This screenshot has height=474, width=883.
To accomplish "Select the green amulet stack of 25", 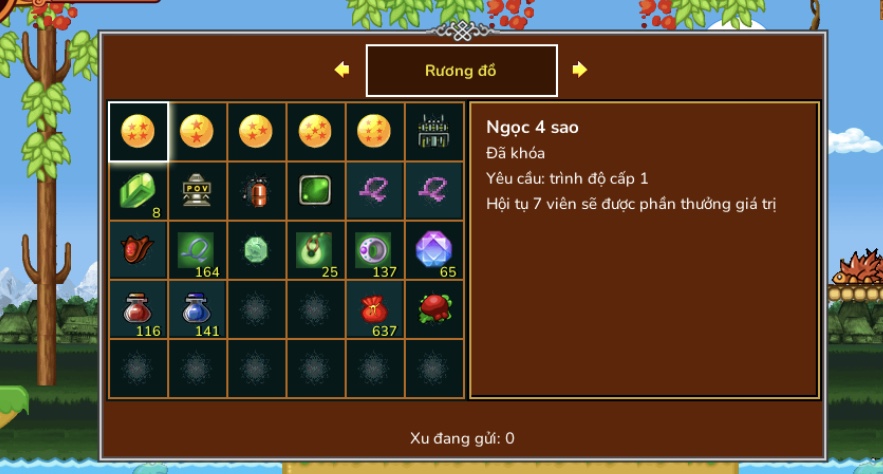I will click(x=315, y=250).
